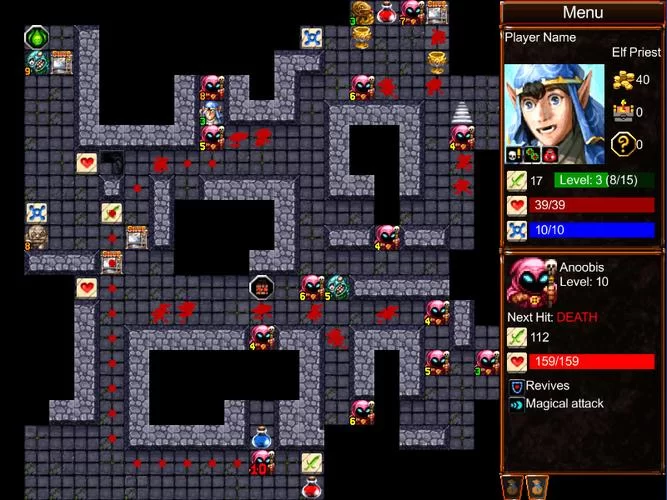Select the Revives shield trait icon
The width and height of the screenshot is (667, 500).
[516, 386]
